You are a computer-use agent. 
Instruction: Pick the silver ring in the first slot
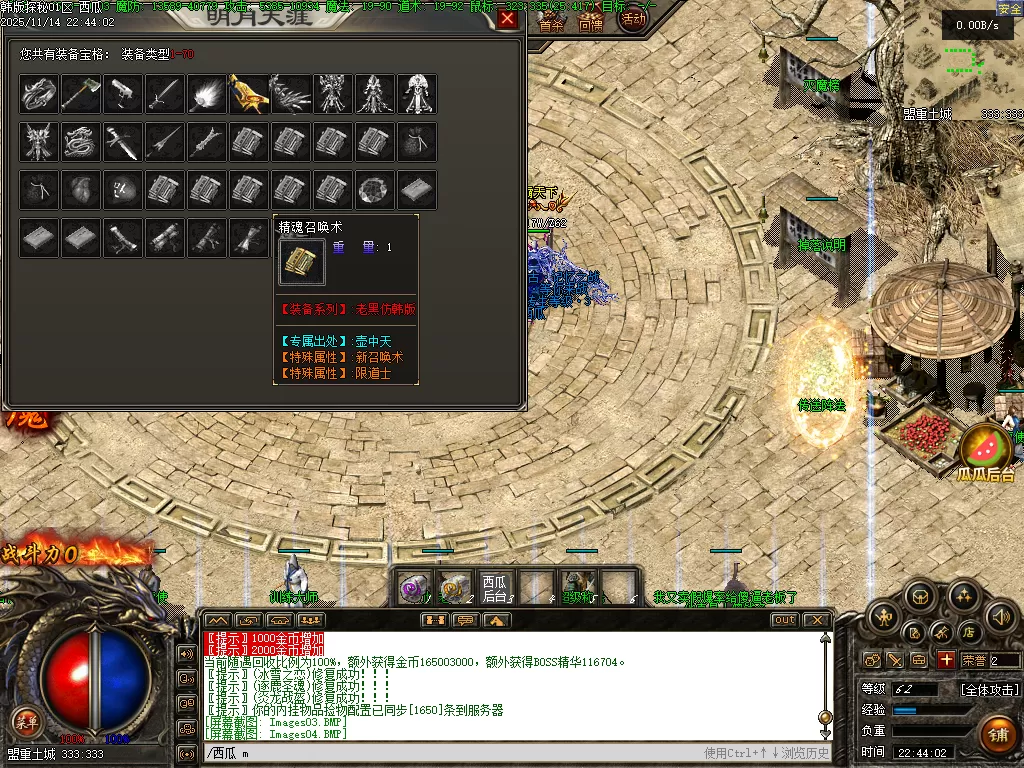click(x=38, y=94)
